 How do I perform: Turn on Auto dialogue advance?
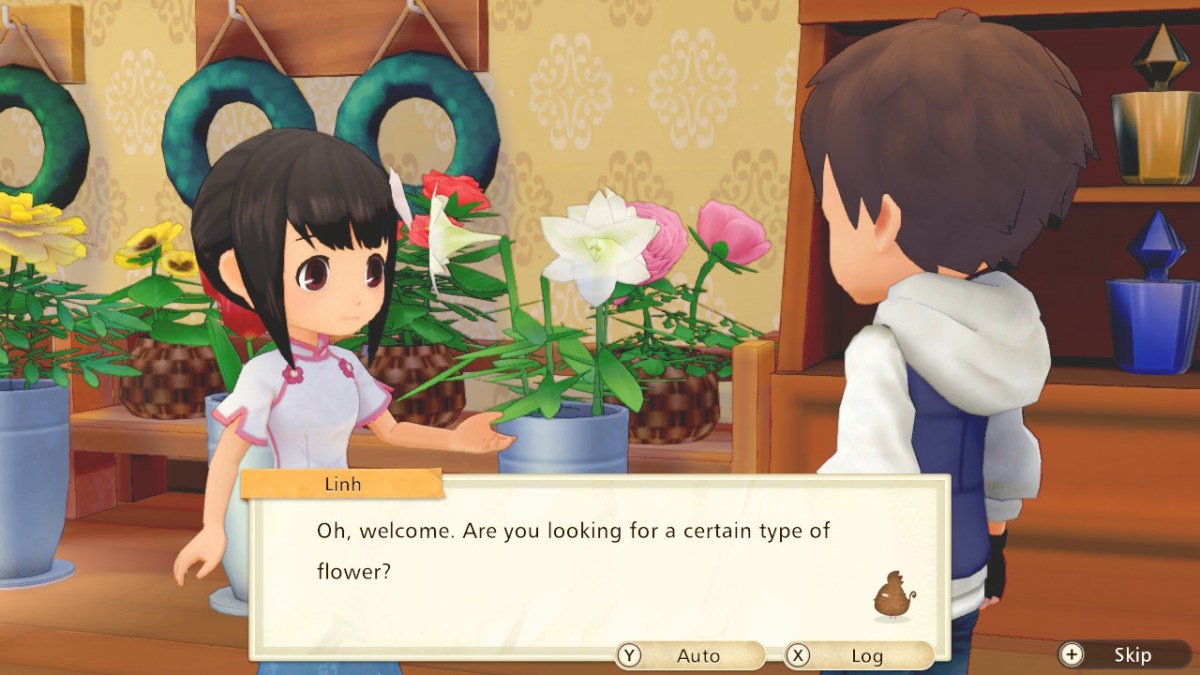pyautogui.click(x=690, y=656)
